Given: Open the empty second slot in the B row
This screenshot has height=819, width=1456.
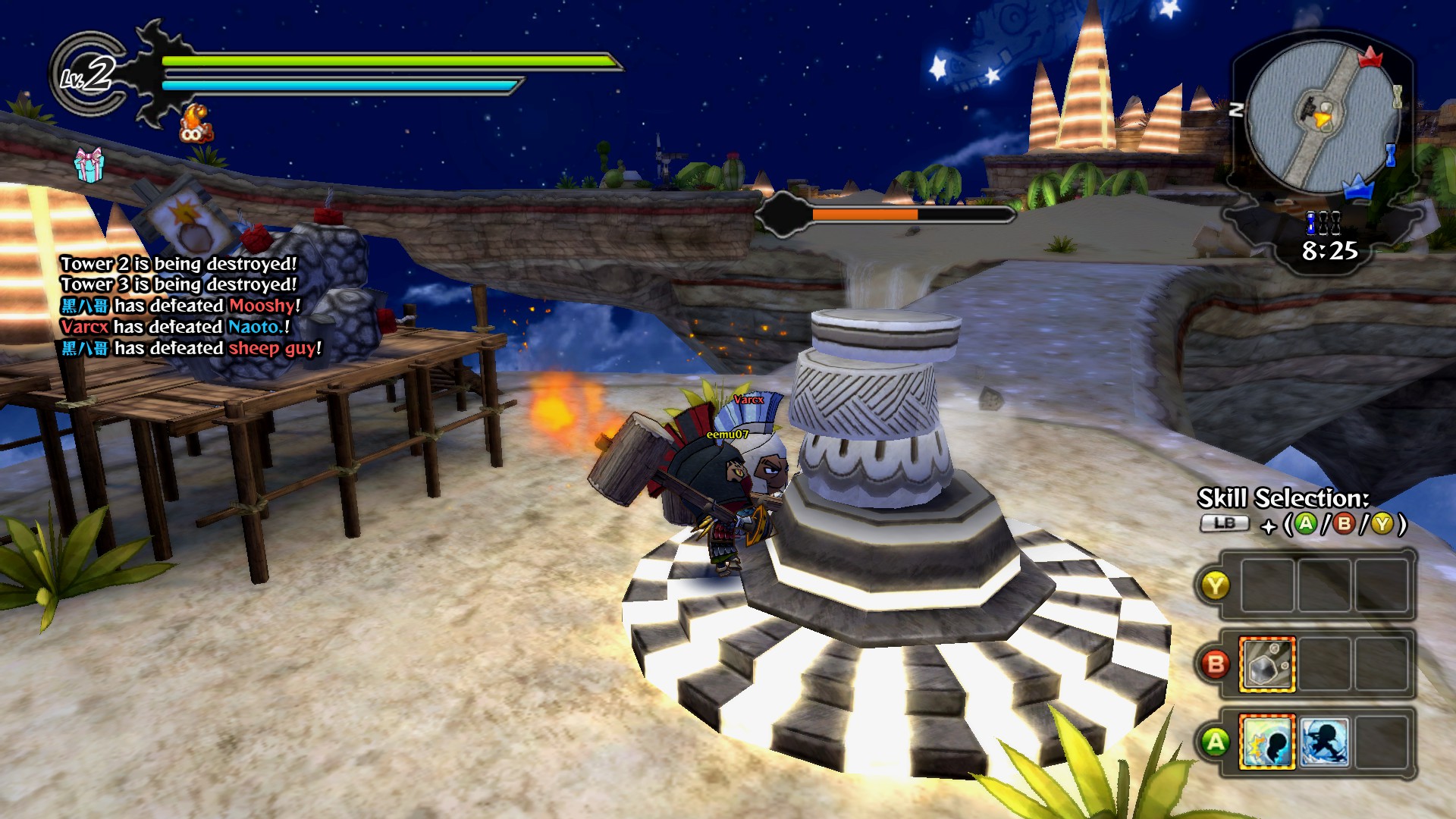Looking at the screenshot, I should coord(1325,665).
